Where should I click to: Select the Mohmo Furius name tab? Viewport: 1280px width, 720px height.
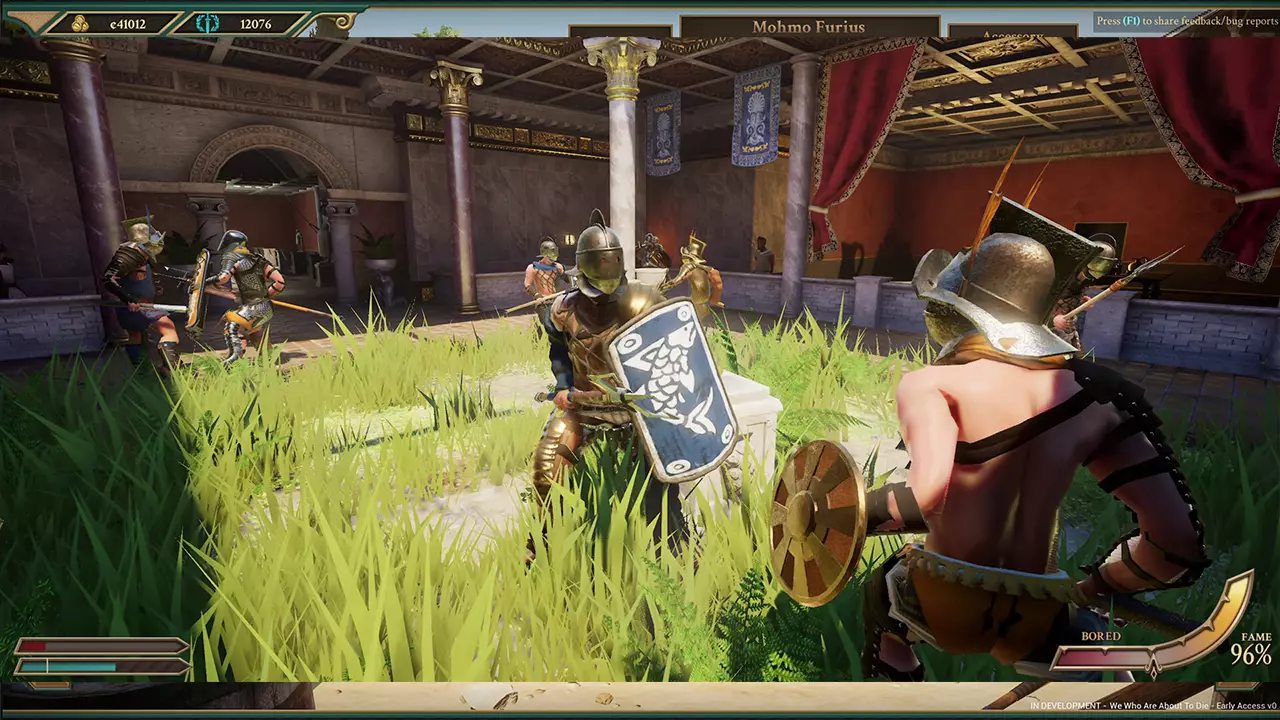(809, 26)
